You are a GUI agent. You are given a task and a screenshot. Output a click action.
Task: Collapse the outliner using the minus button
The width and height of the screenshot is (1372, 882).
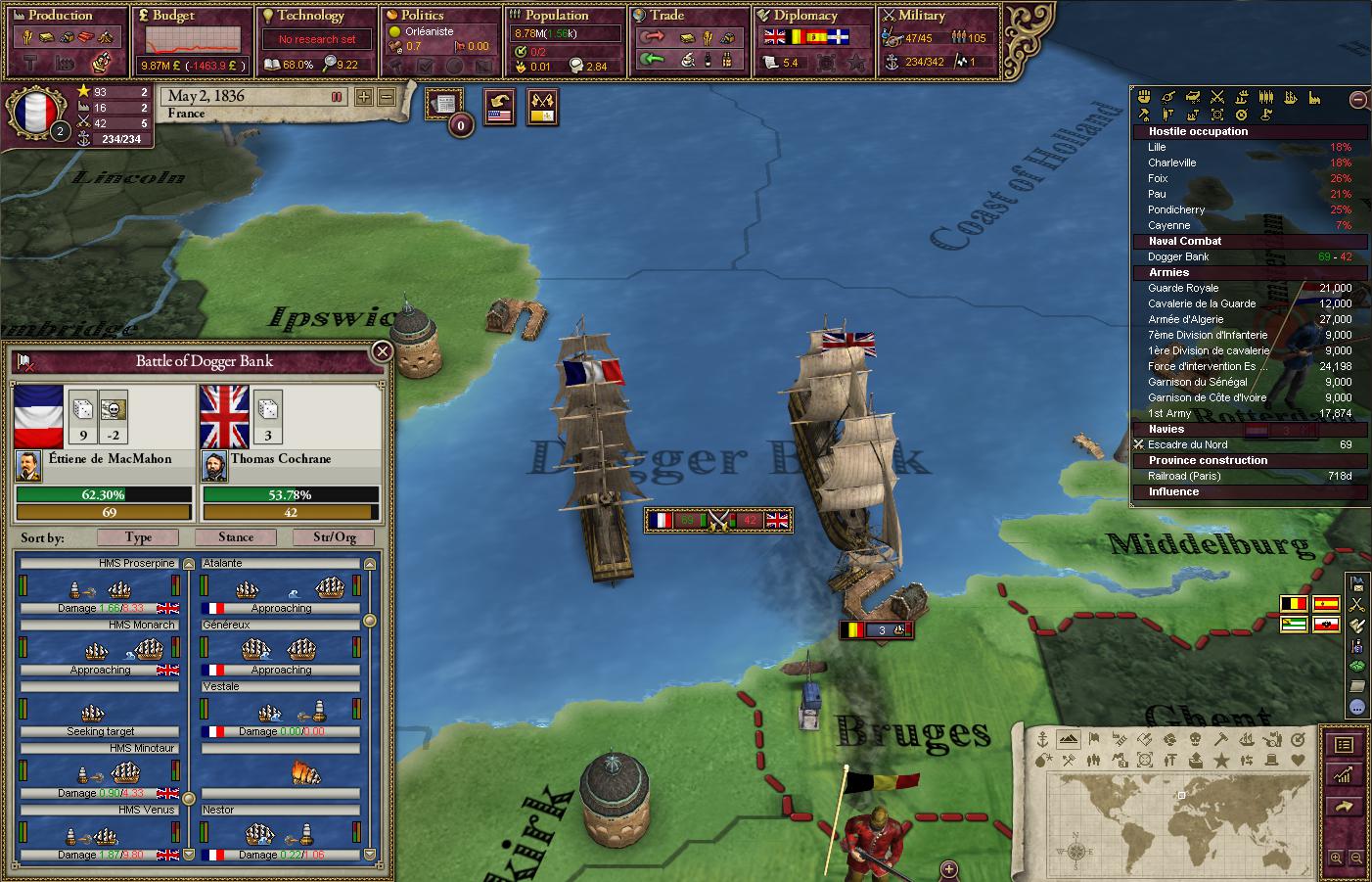[1358, 99]
